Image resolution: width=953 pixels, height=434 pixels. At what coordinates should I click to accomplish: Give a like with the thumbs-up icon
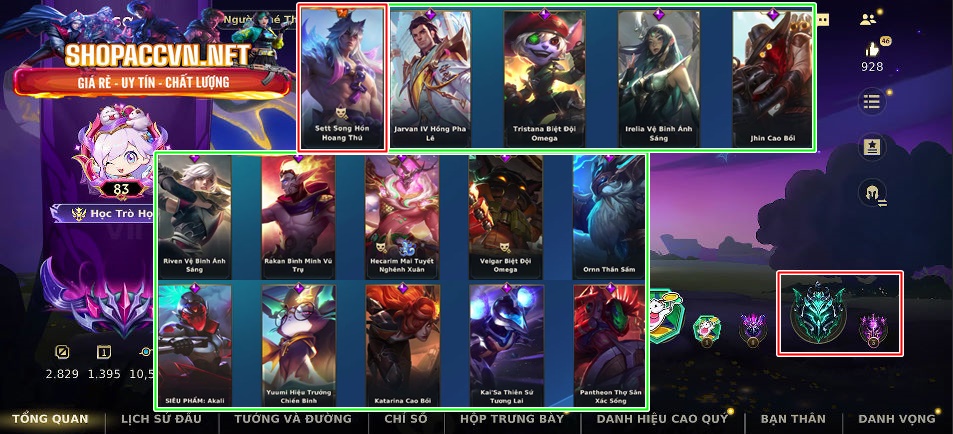coord(872,49)
